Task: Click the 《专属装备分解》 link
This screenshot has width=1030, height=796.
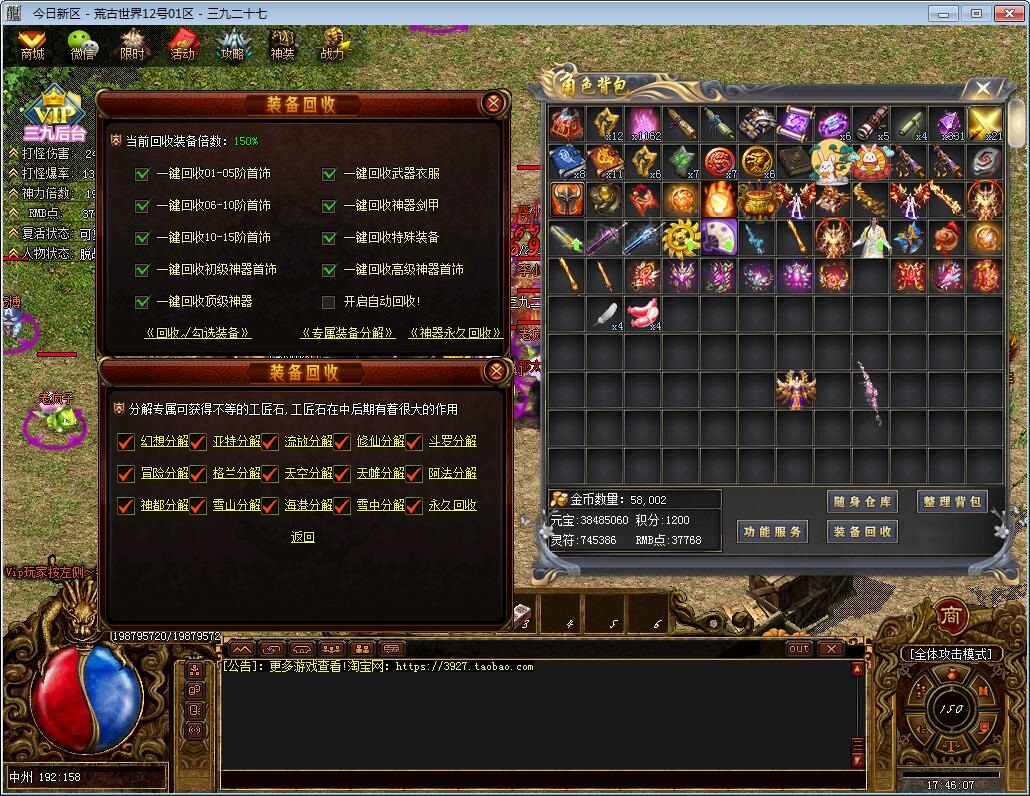Action: pyautogui.click(x=348, y=333)
